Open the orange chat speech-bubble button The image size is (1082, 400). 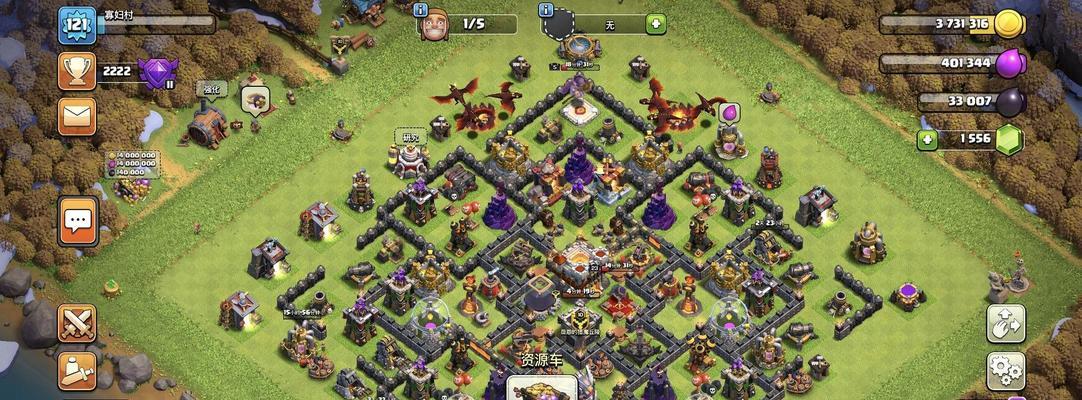pyautogui.click(x=77, y=220)
